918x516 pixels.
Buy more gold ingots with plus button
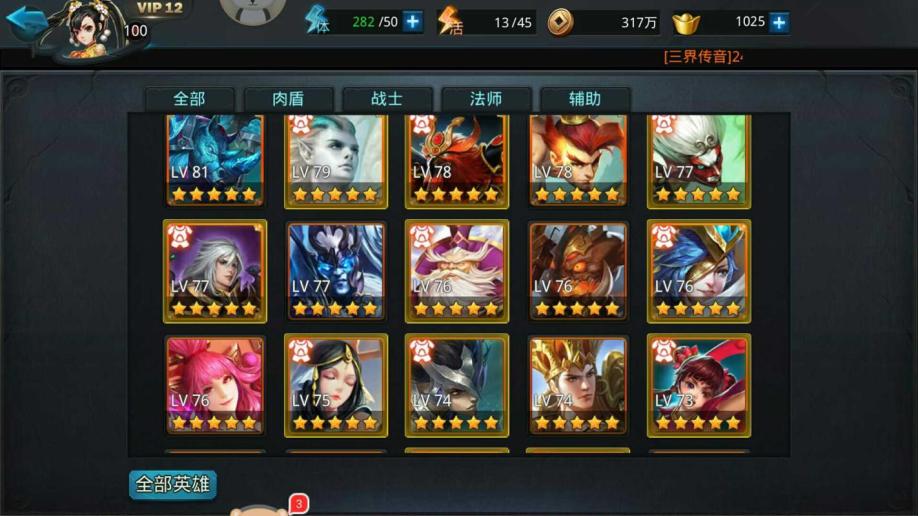coord(778,22)
